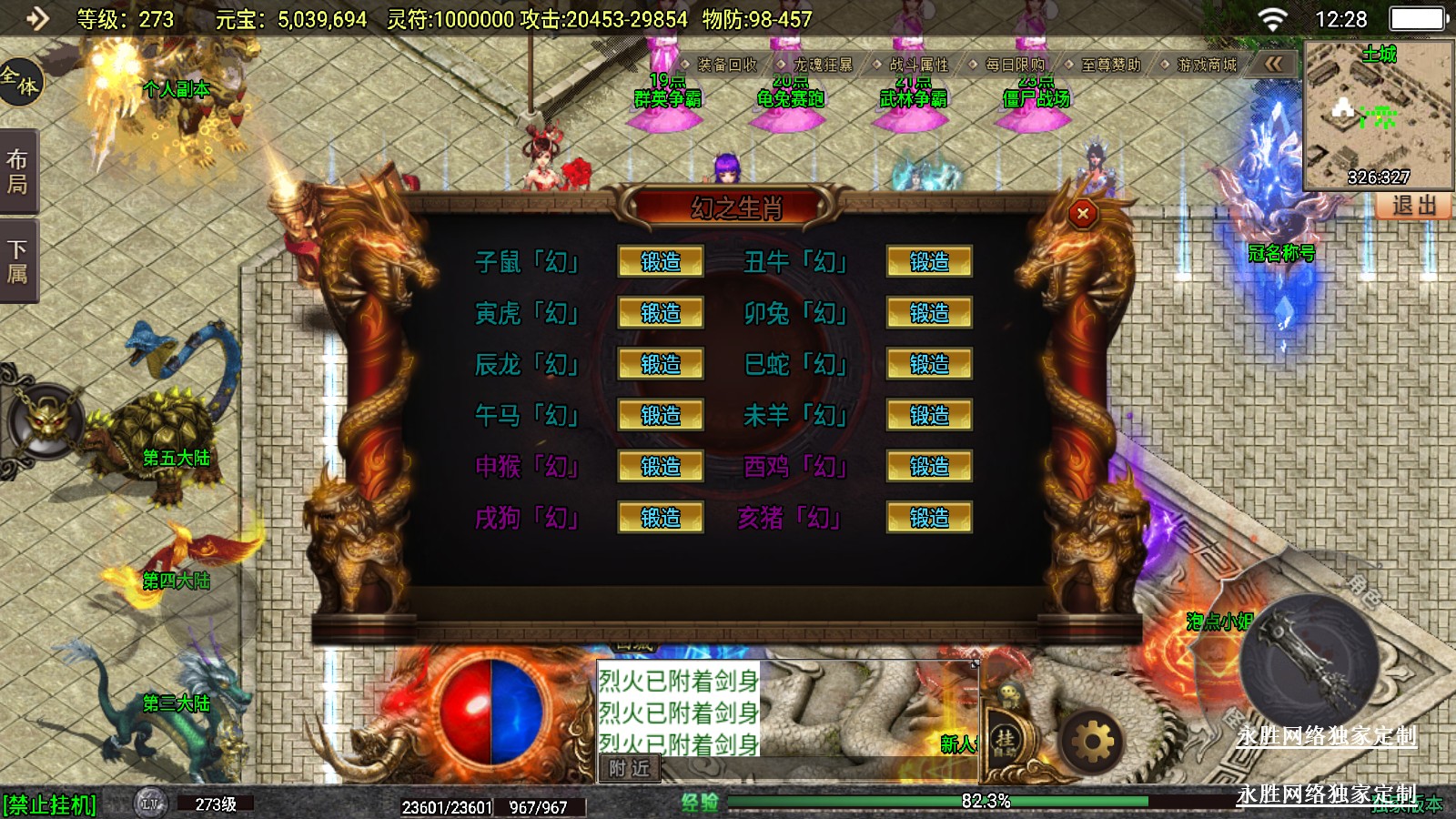Open the 土城 minimap
The height and width of the screenshot is (819, 1456).
(1378, 115)
